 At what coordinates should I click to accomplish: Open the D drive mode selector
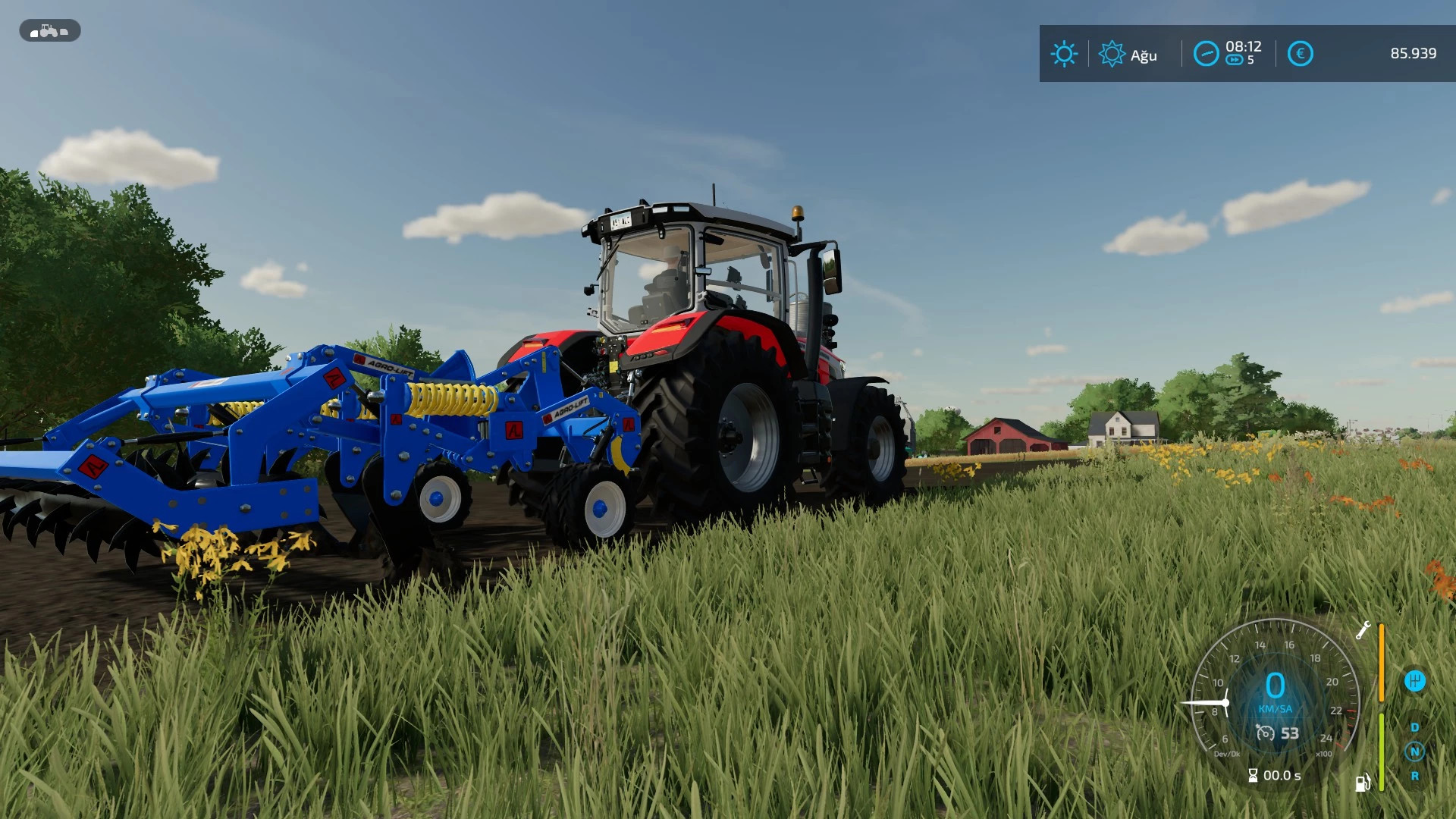click(x=1414, y=728)
